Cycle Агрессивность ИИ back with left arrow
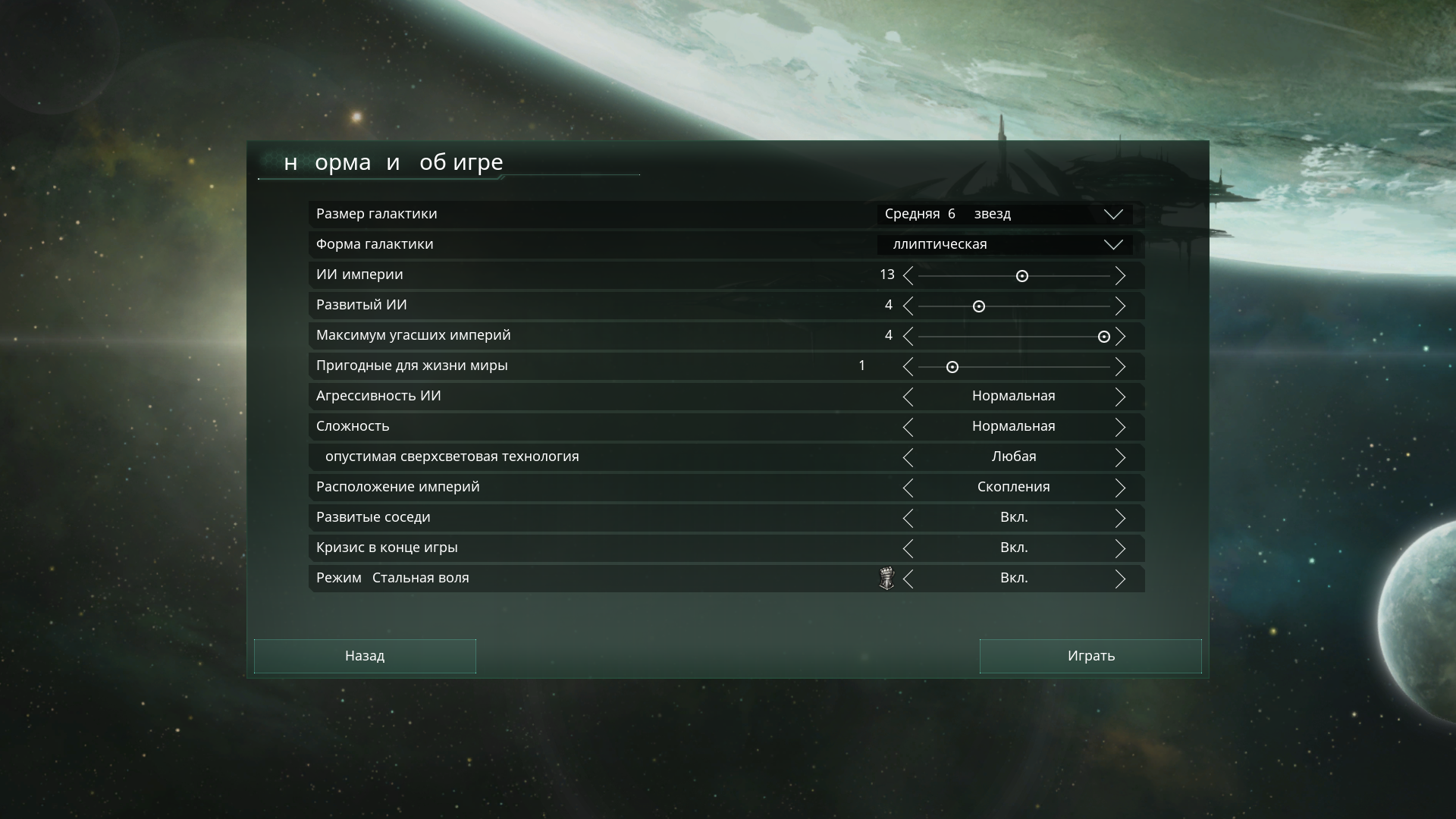 pyautogui.click(x=908, y=397)
